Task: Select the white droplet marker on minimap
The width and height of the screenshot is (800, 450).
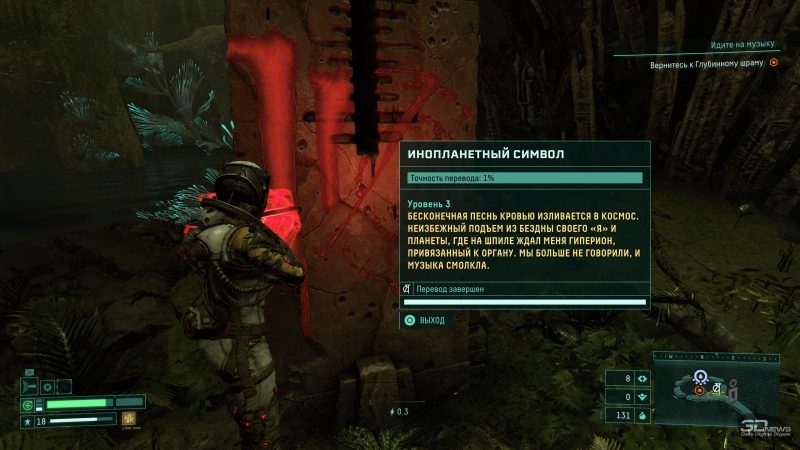Action: [702, 376]
